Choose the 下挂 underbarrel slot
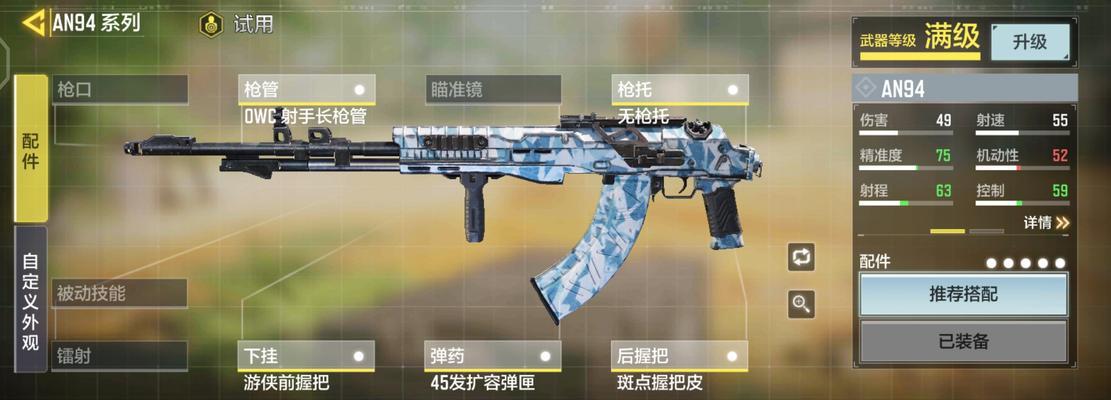 (x=306, y=355)
